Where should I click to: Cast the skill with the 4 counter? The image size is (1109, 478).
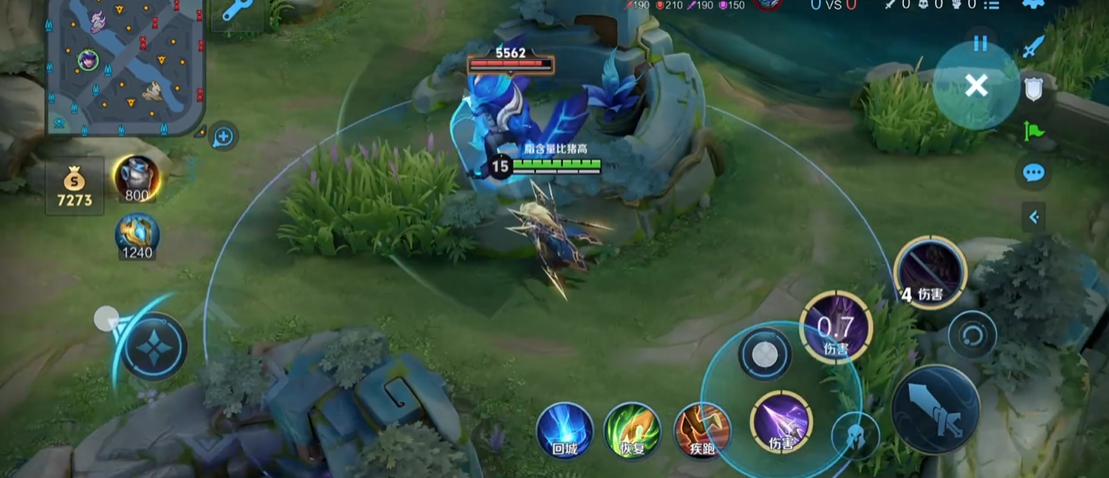click(x=930, y=271)
